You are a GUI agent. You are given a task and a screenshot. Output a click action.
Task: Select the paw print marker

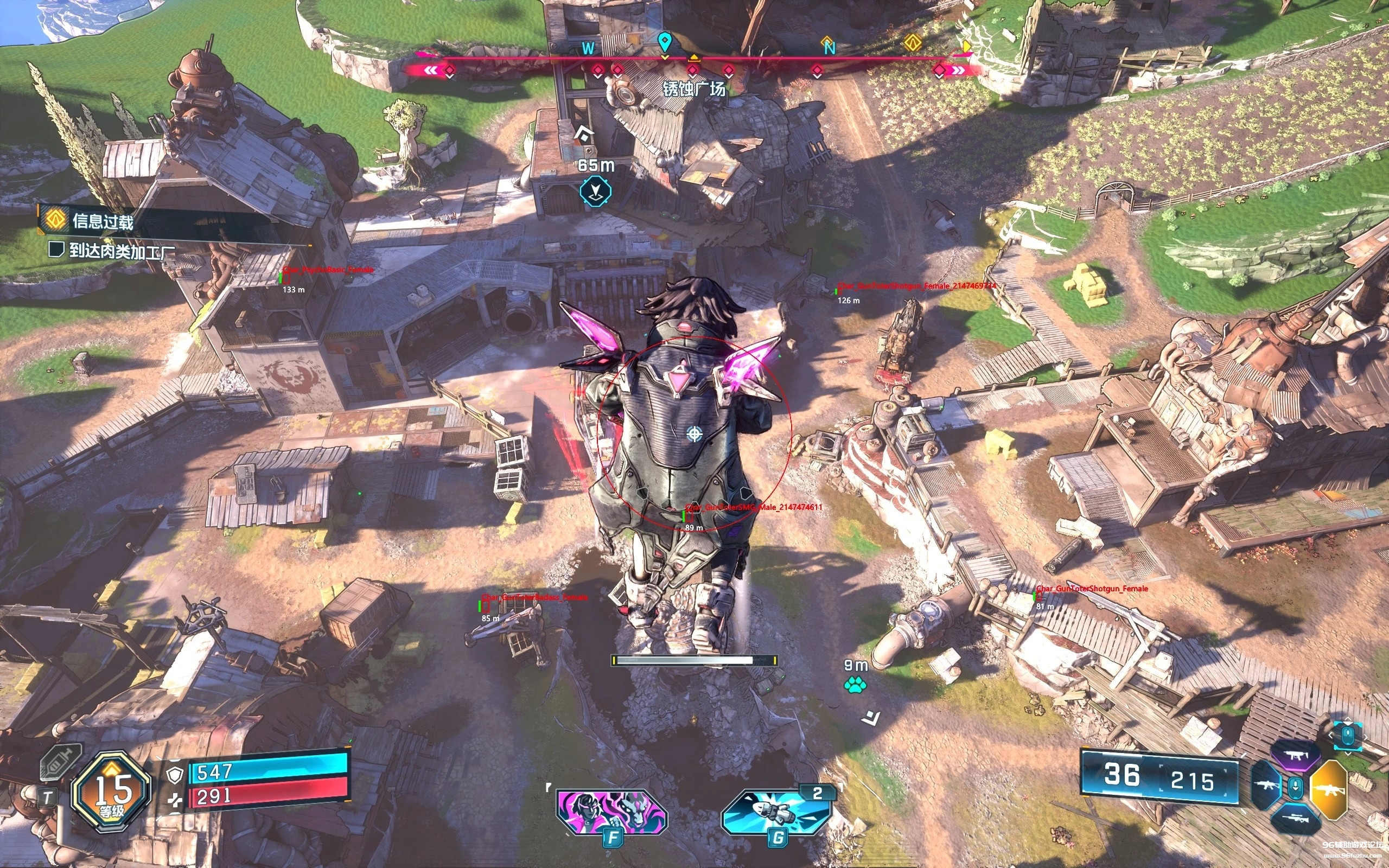pyautogui.click(x=855, y=684)
